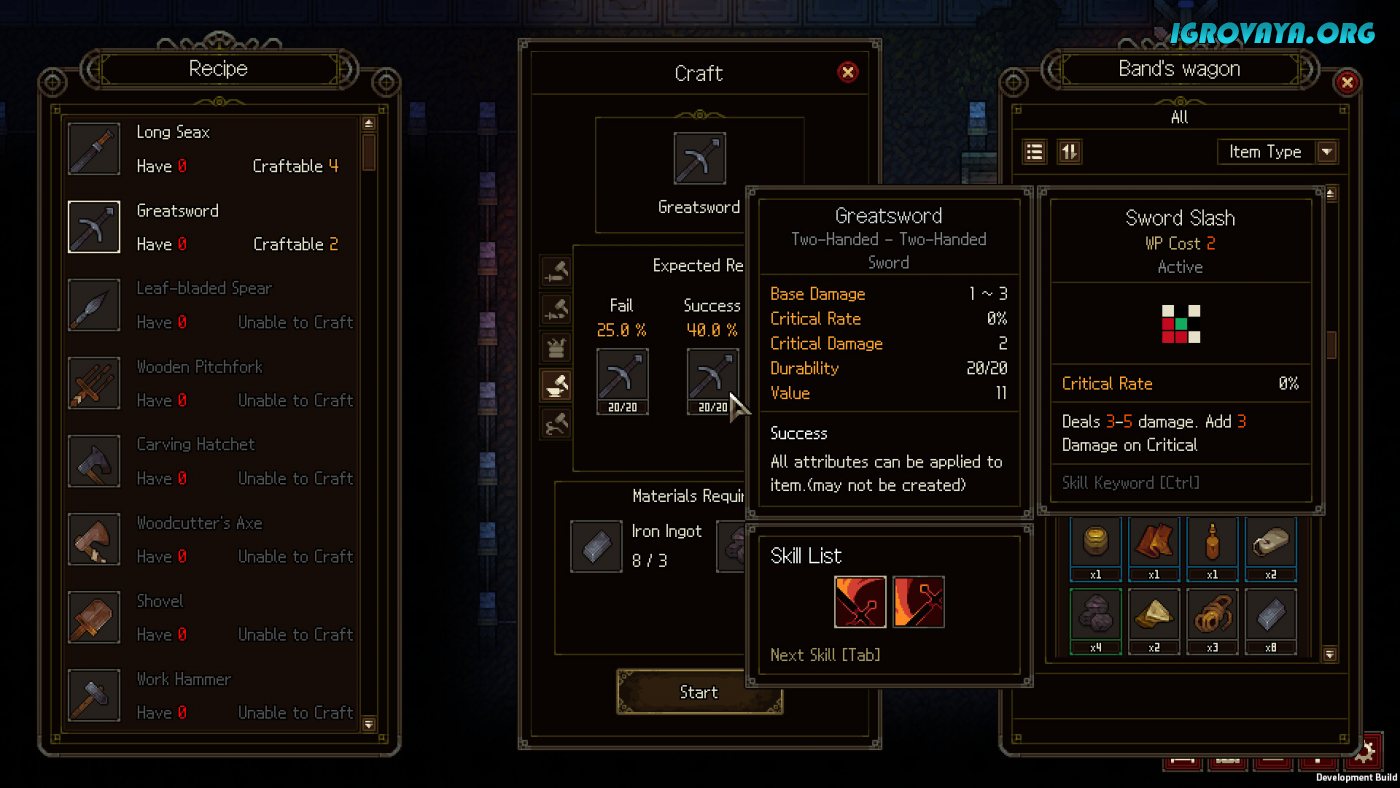Image resolution: width=1400 pixels, height=788 pixels.
Task: Select the Long Seax recipe
Action: (210, 149)
